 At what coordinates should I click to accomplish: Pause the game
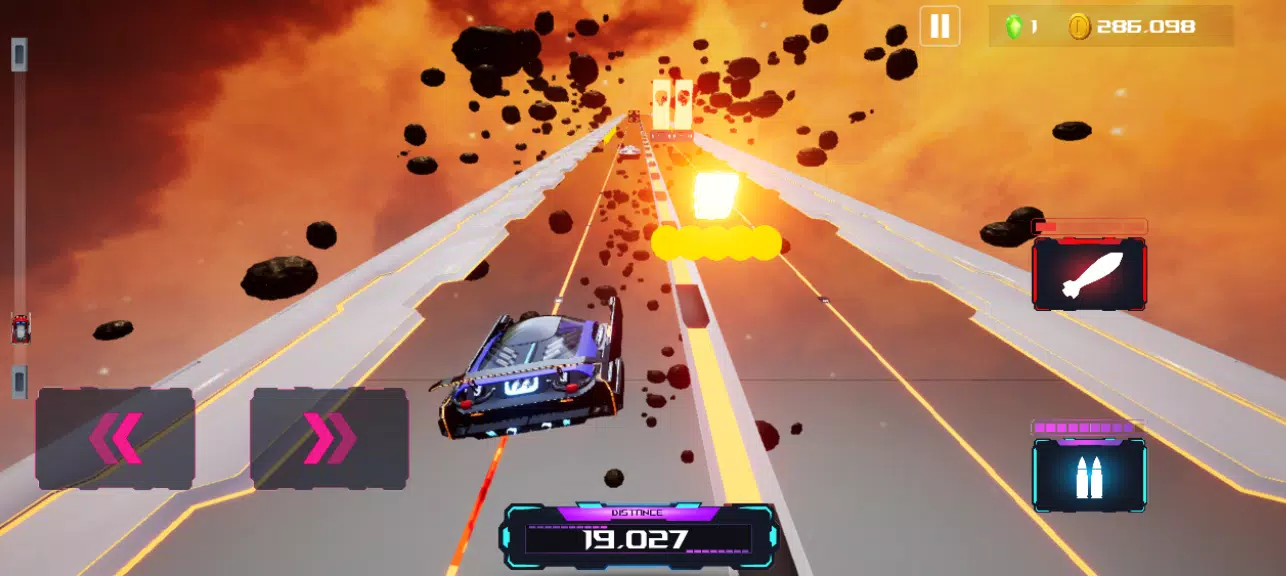tap(939, 27)
